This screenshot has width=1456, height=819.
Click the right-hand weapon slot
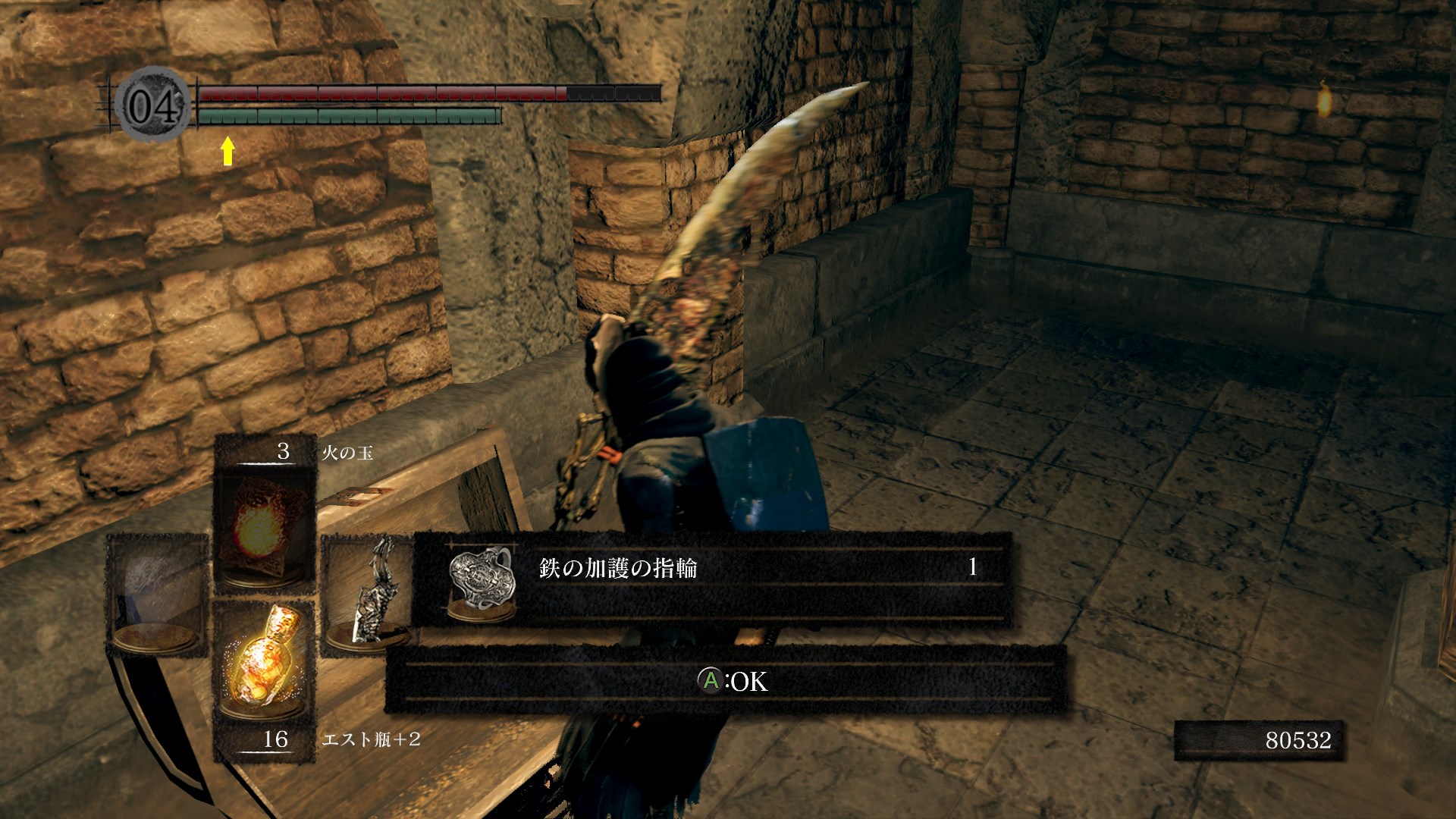[366, 595]
